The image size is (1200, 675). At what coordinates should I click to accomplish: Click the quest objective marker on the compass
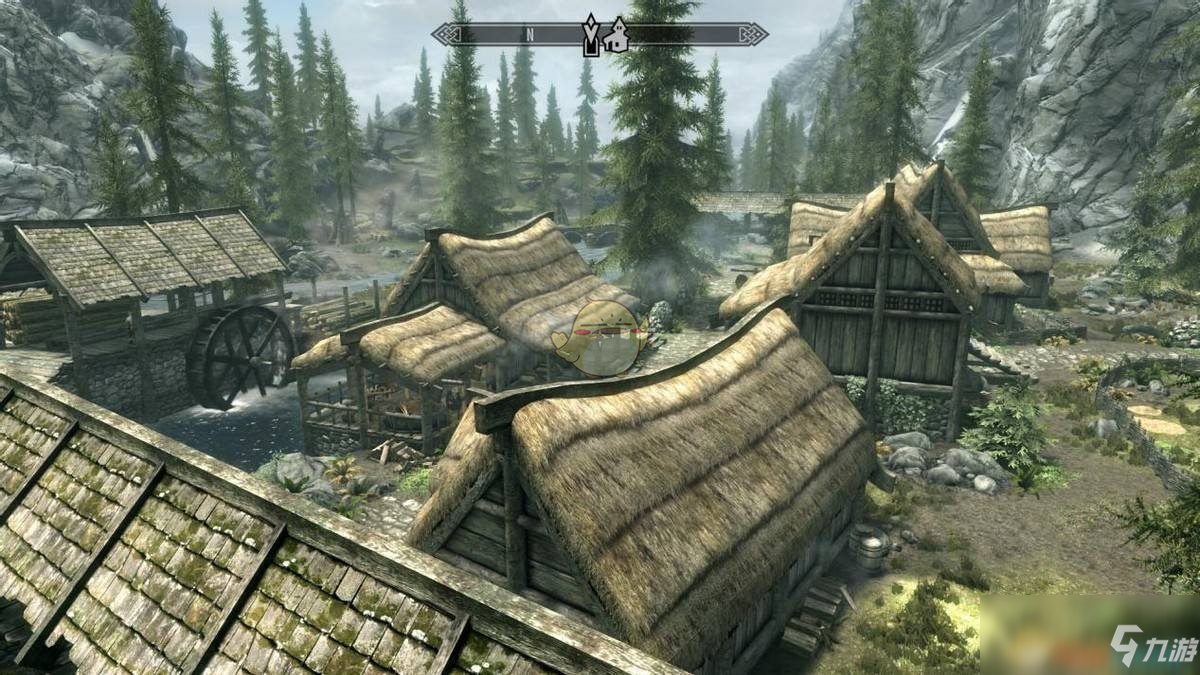[591, 34]
